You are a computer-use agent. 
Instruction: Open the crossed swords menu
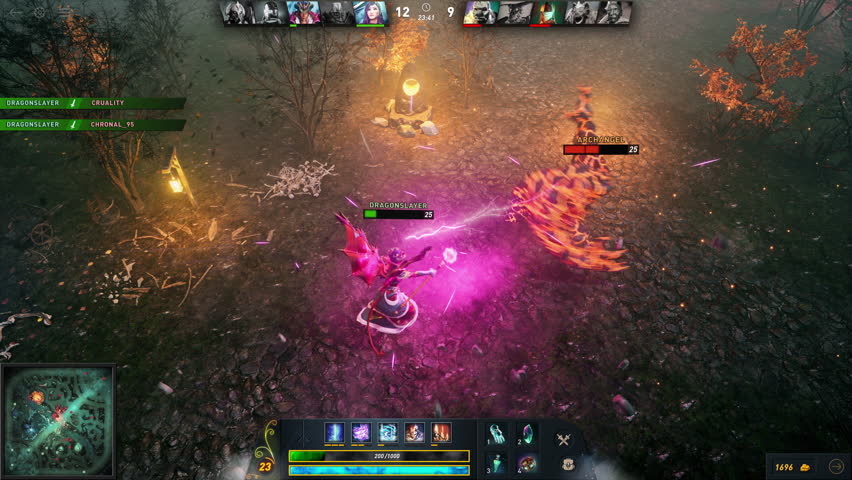pyautogui.click(x=564, y=438)
